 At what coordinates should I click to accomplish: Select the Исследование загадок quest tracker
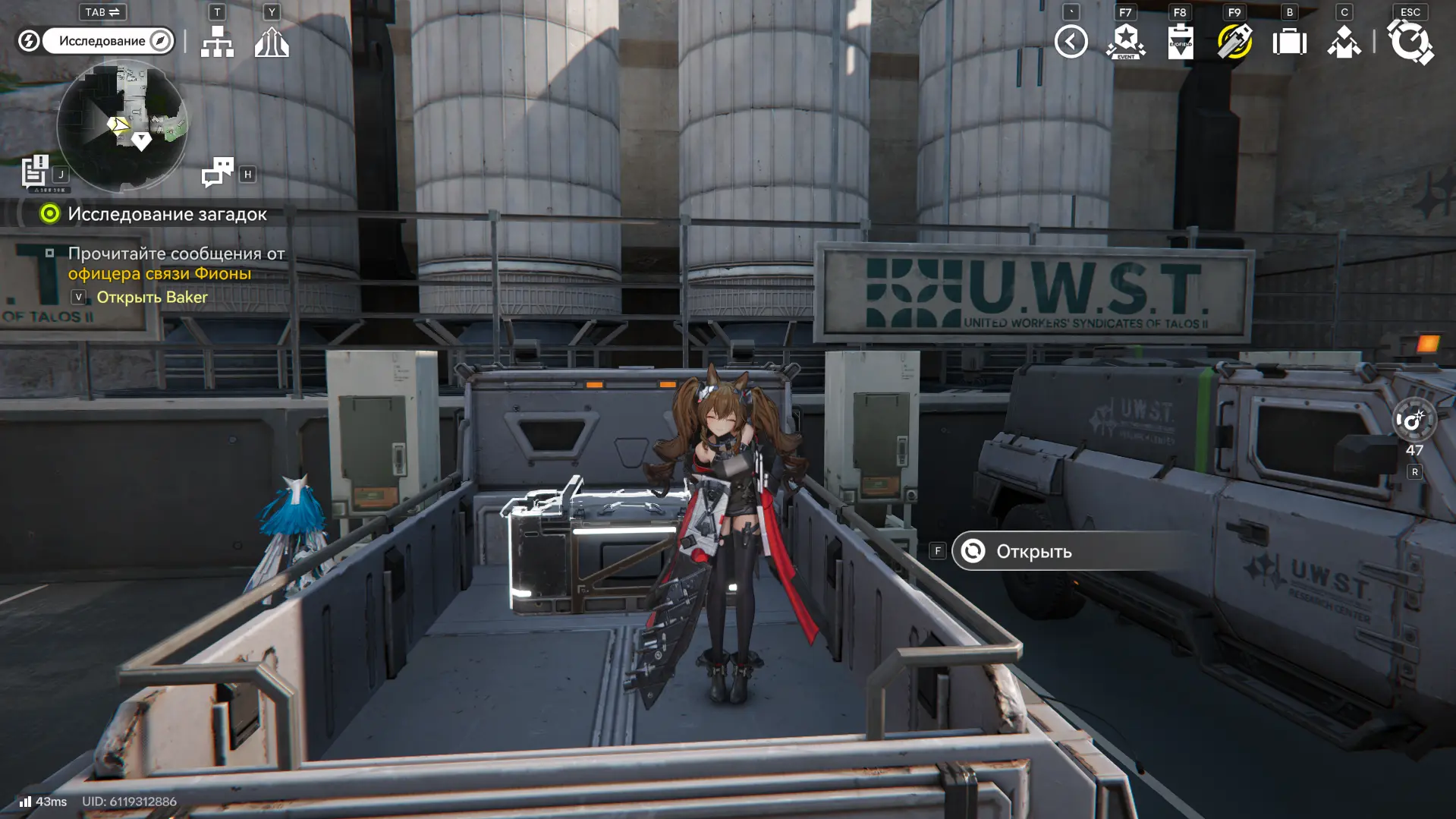tap(167, 214)
